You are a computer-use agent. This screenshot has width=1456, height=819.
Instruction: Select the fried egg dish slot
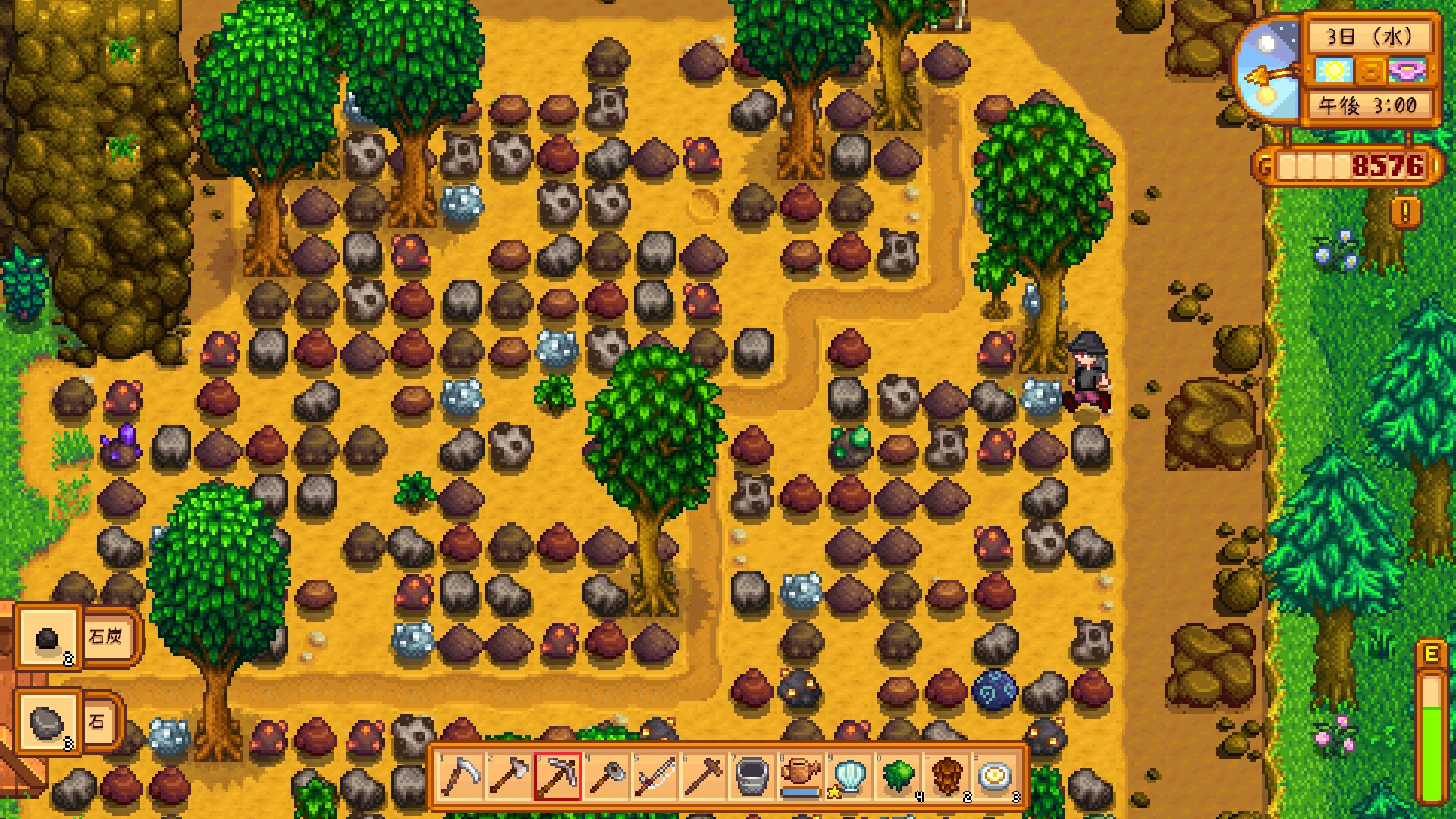[x=995, y=777]
